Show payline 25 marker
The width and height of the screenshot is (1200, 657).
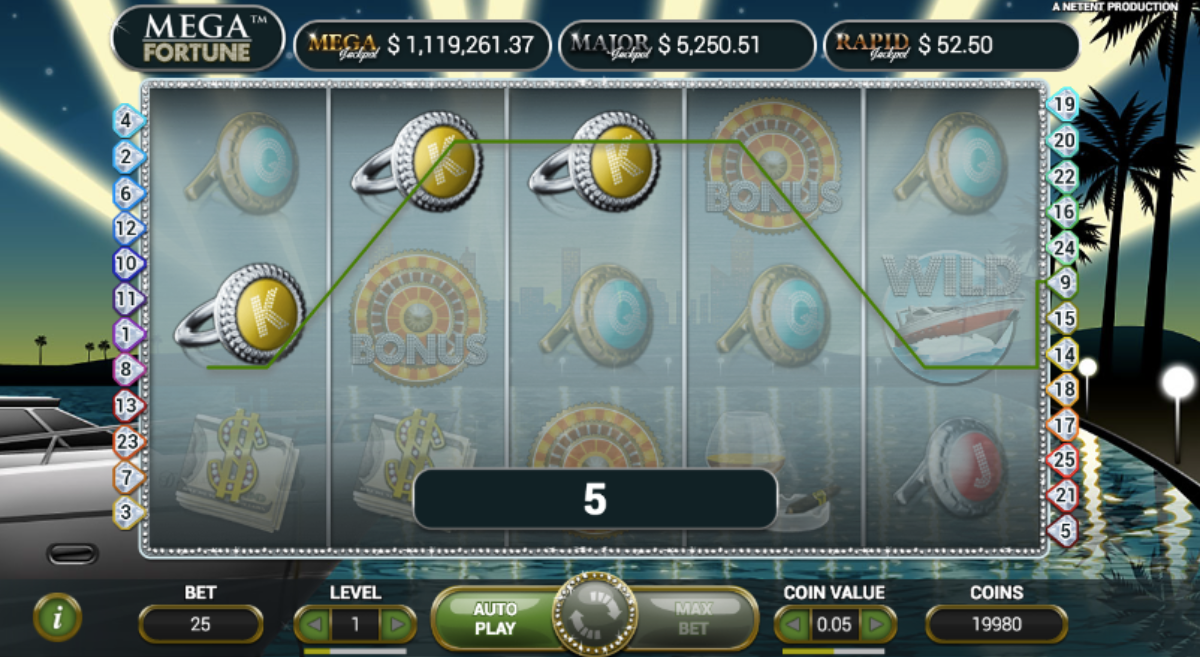(x=1064, y=460)
